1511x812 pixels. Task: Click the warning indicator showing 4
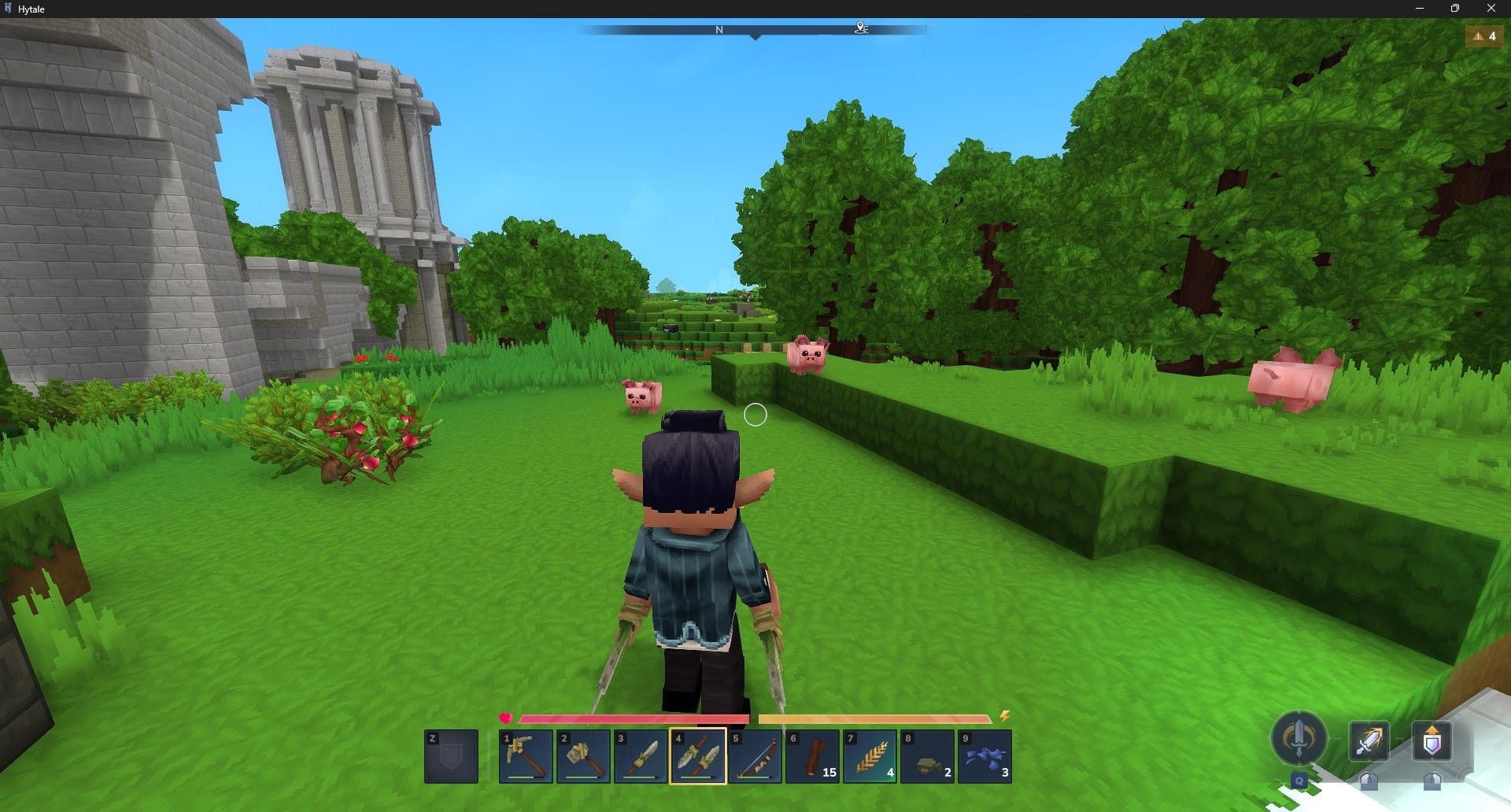pyautogui.click(x=1484, y=35)
